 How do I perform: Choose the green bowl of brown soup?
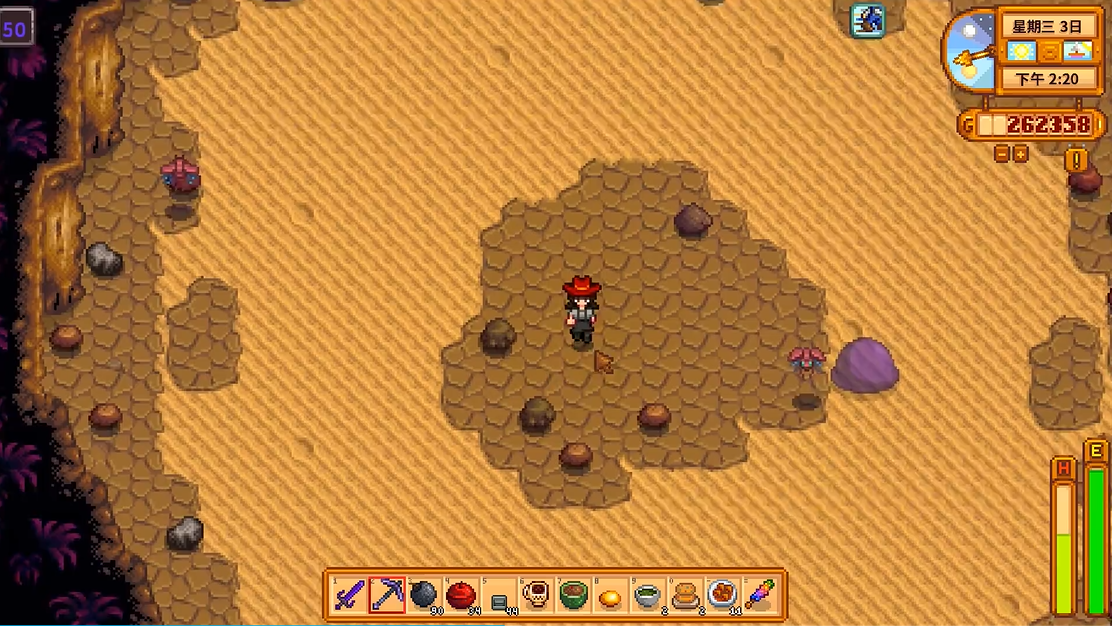click(x=573, y=595)
